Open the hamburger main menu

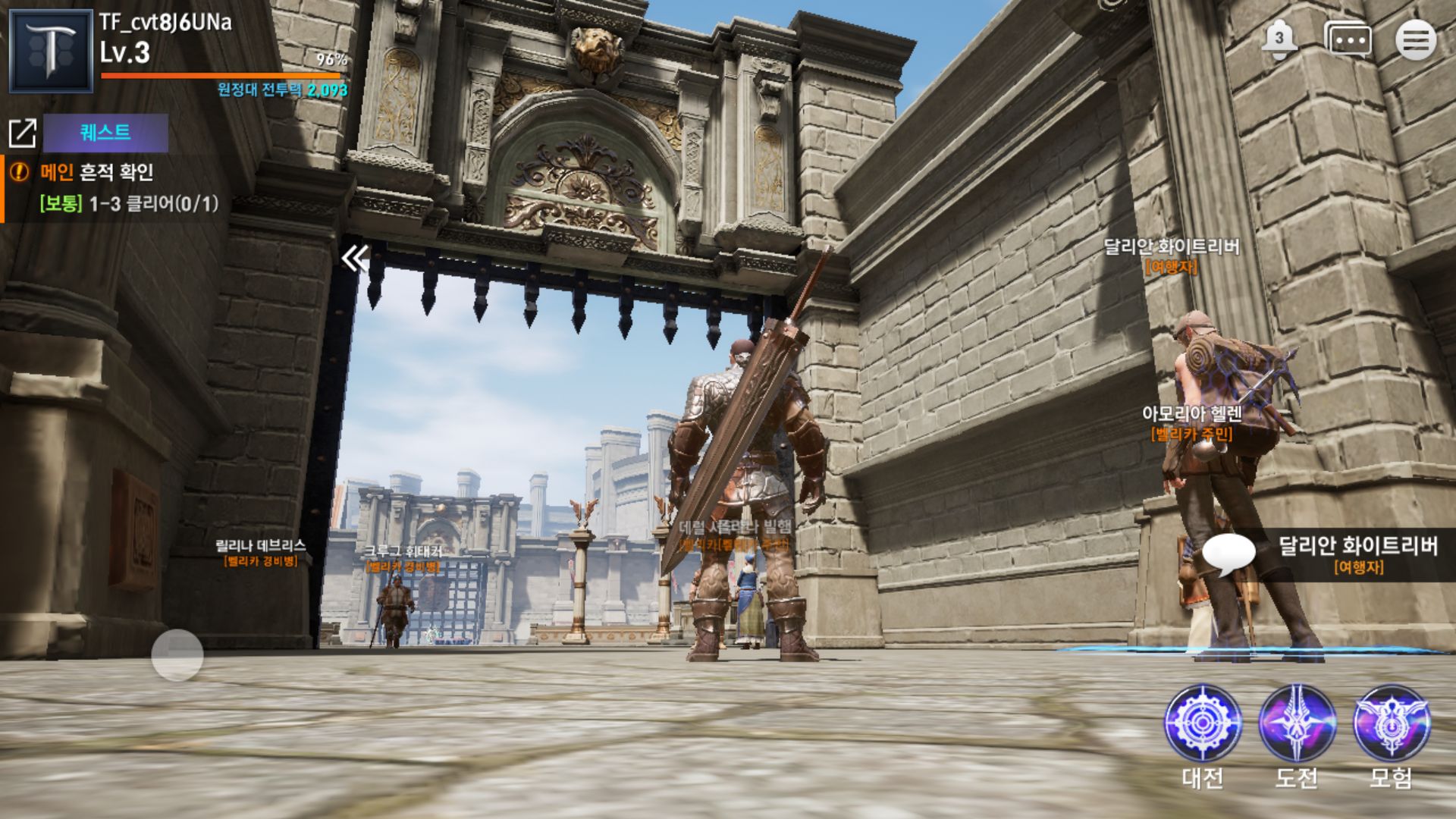coord(1415,40)
